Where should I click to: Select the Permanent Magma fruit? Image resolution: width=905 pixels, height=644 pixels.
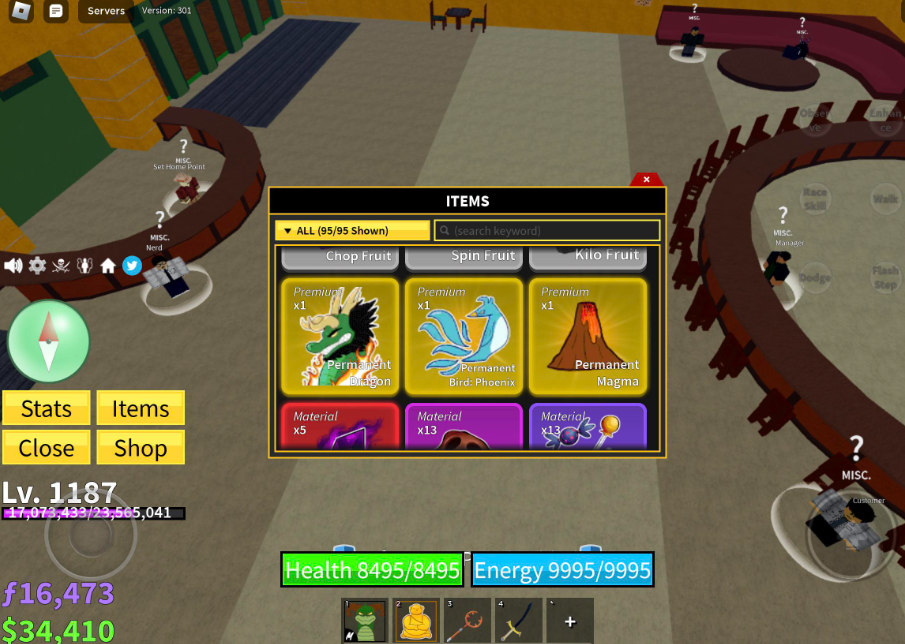(588, 336)
